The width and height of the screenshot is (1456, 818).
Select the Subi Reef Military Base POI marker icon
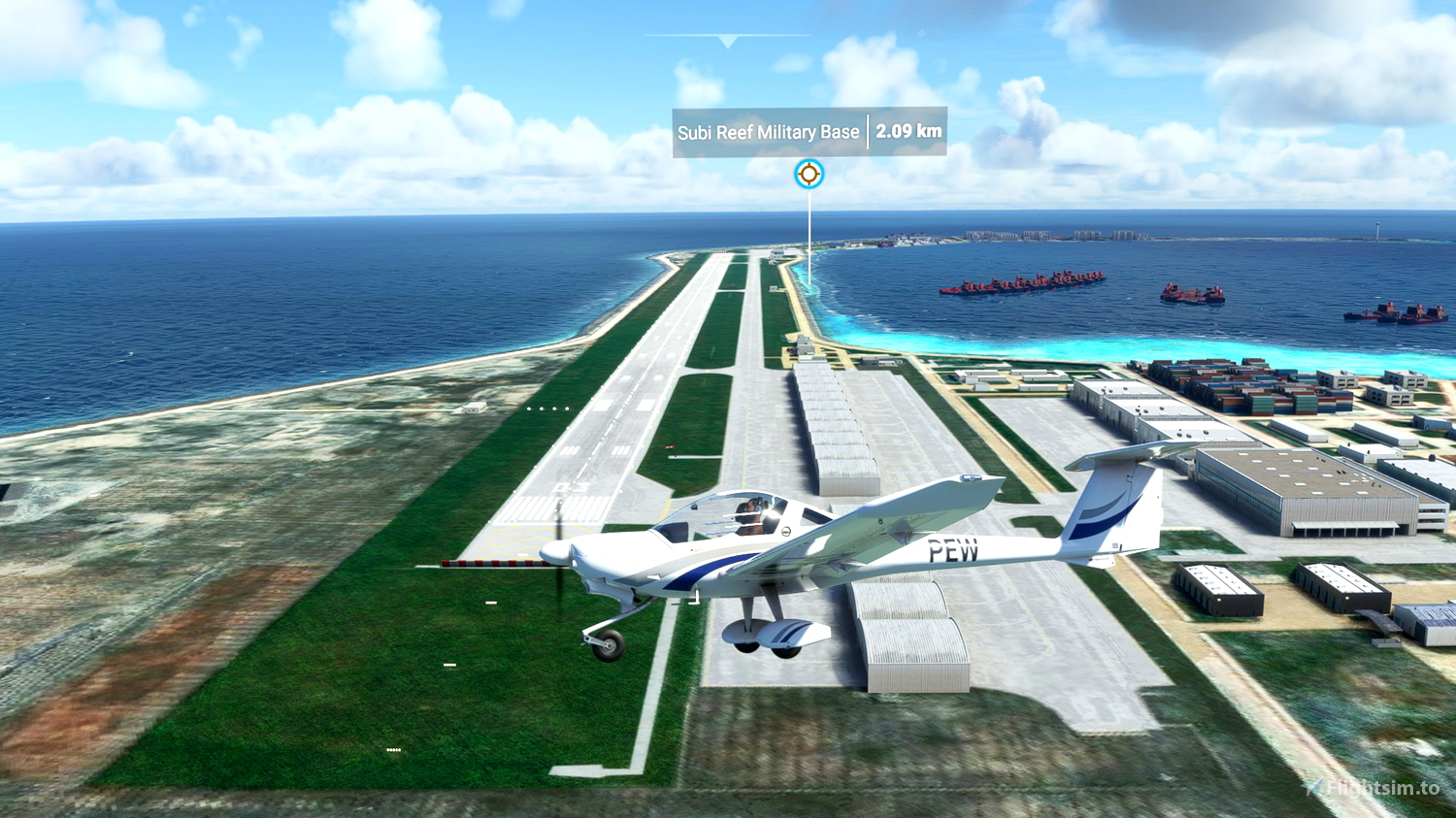[809, 175]
